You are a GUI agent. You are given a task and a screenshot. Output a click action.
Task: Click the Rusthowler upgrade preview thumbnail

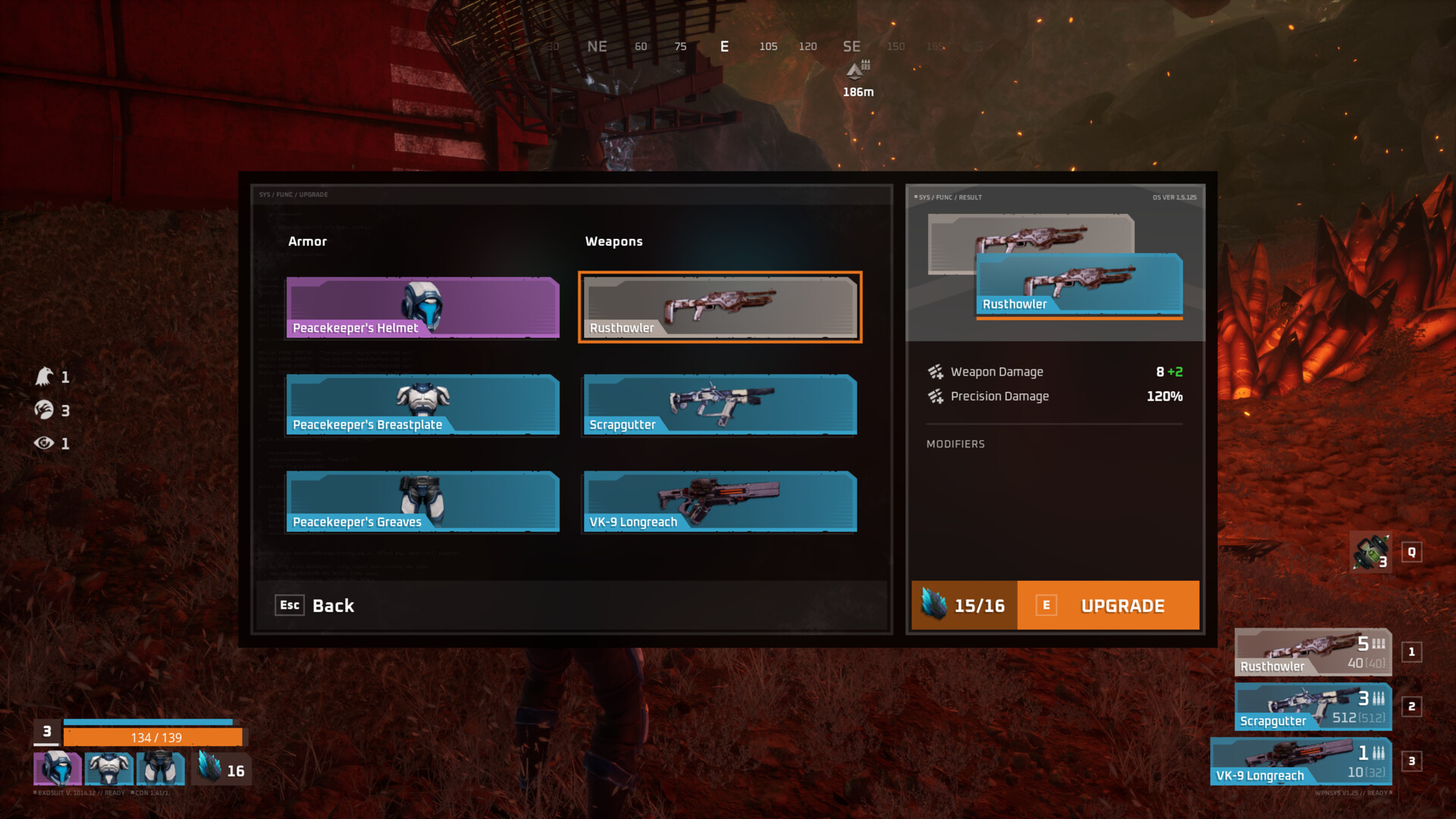pyautogui.click(x=1078, y=284)
